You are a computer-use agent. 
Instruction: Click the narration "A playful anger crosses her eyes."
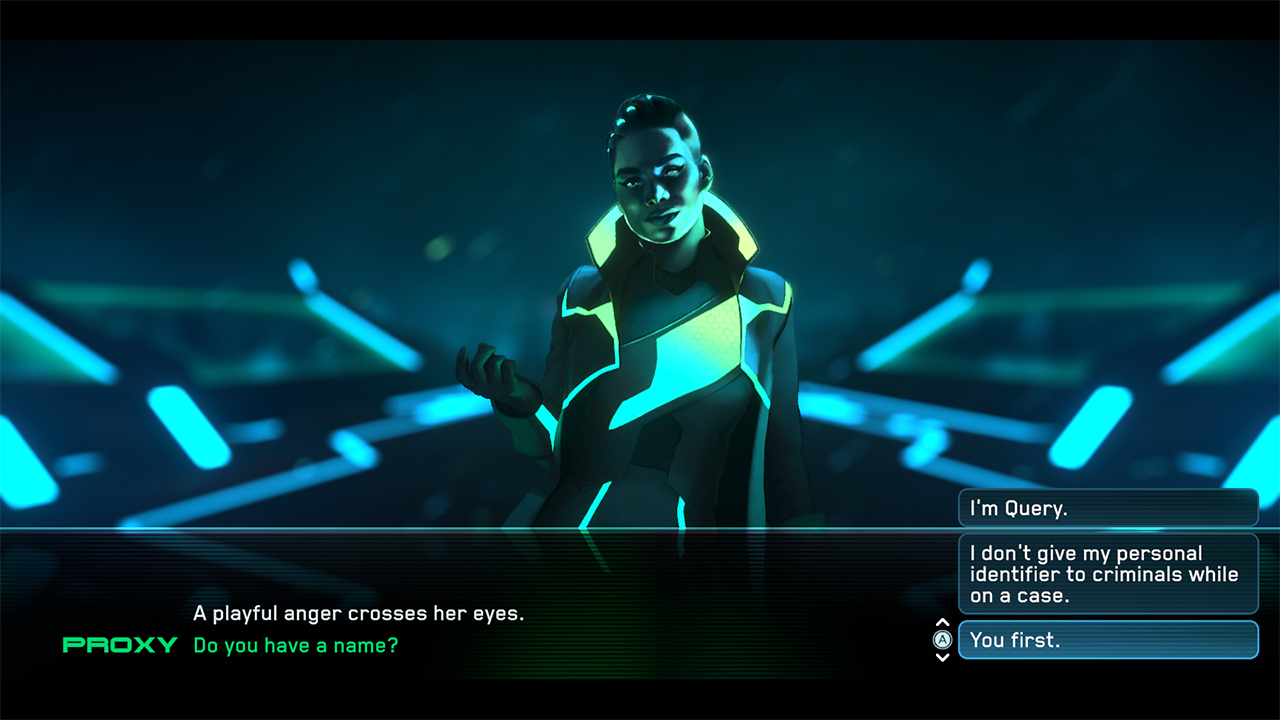point(360,613)
